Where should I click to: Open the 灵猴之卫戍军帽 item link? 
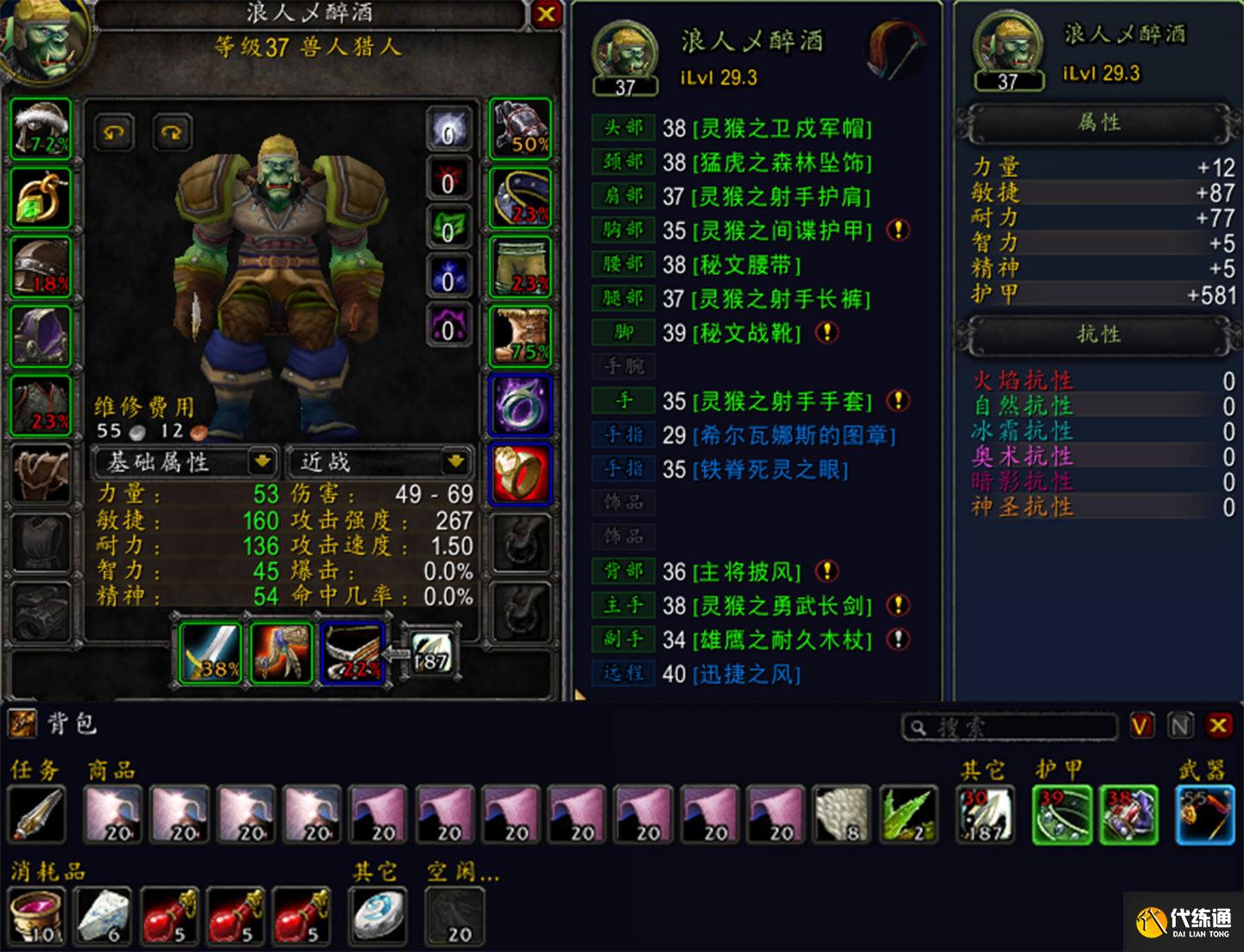[x=780, y=130]
